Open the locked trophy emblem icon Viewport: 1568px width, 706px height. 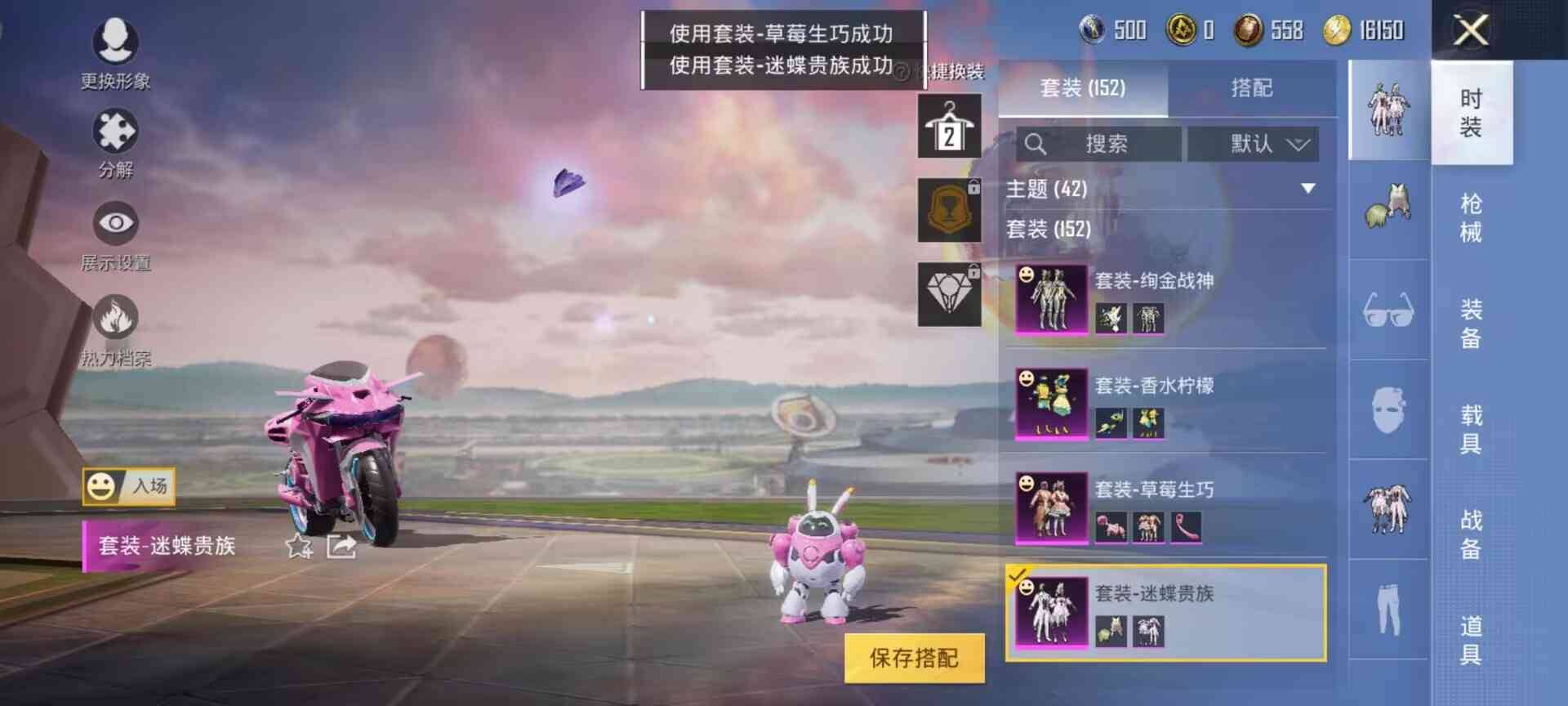(950, 209)
